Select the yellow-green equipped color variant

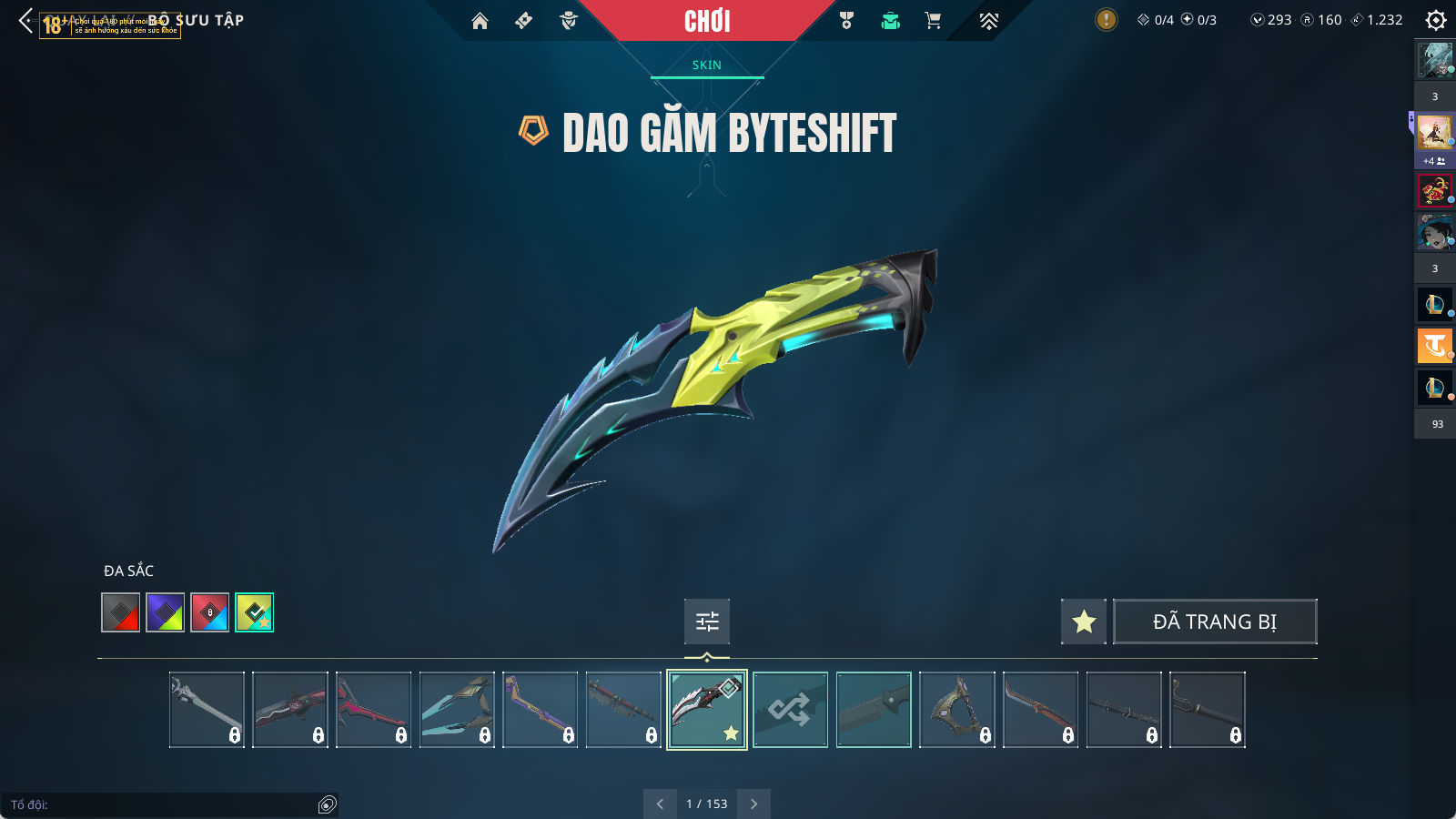255,612
